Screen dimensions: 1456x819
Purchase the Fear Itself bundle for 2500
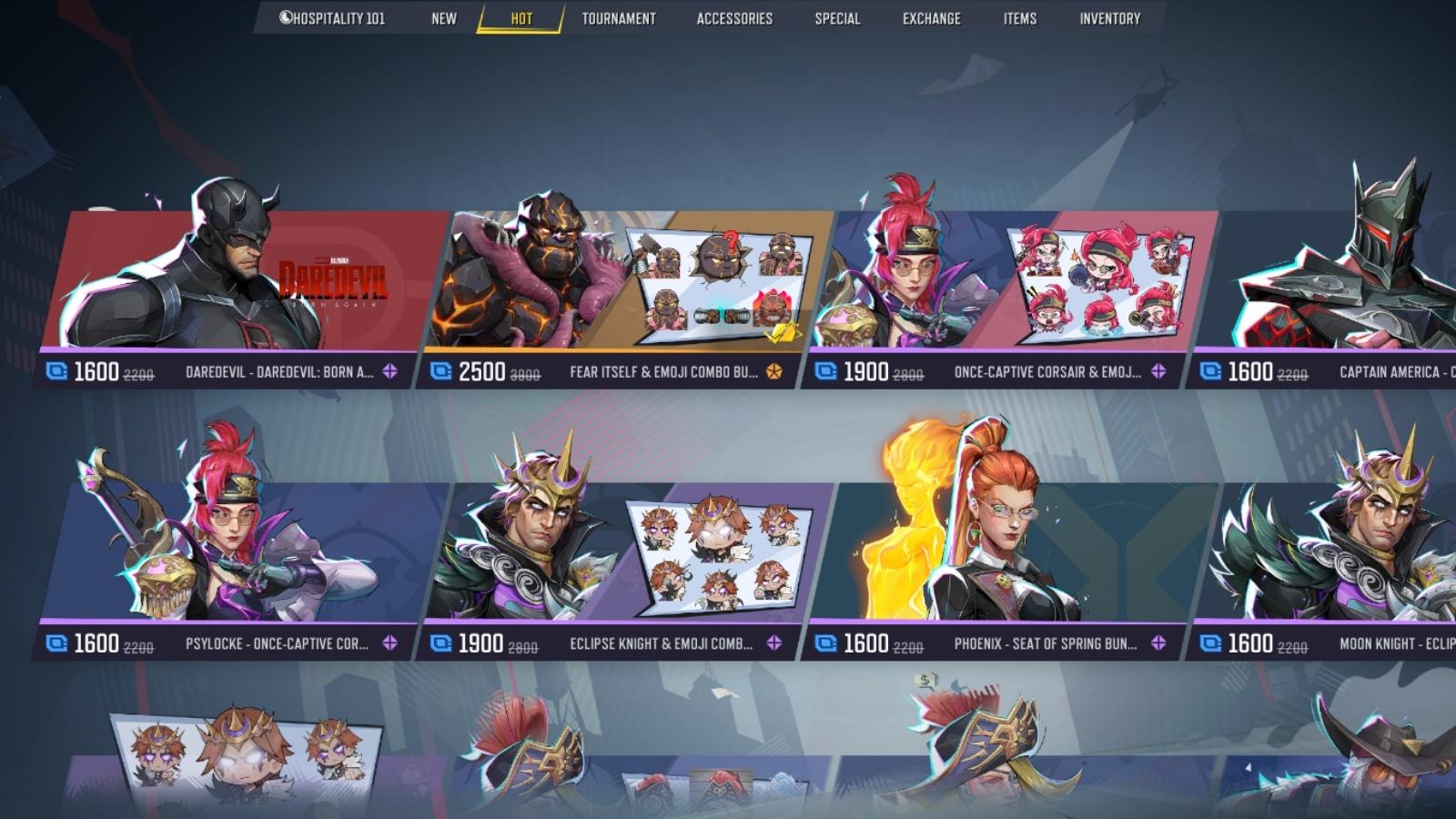pyautogui.click(x=610, y=282)
